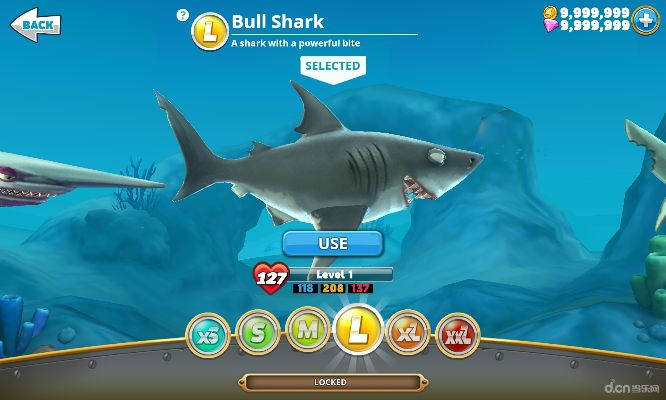The image size is (666, 400).
Task: Open the question mark help icon
Action: [181, 15]
